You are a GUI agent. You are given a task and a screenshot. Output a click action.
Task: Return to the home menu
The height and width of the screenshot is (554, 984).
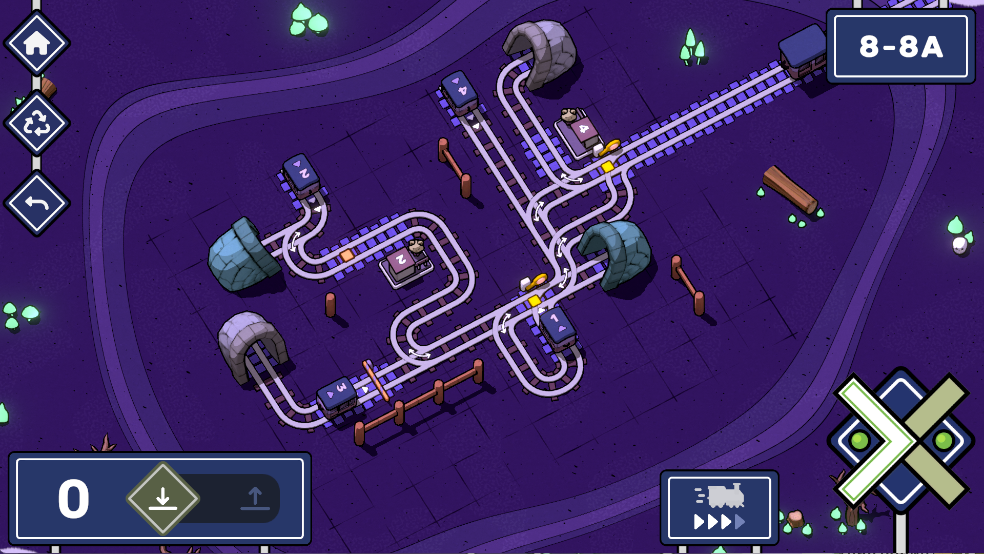coord(37,43)
